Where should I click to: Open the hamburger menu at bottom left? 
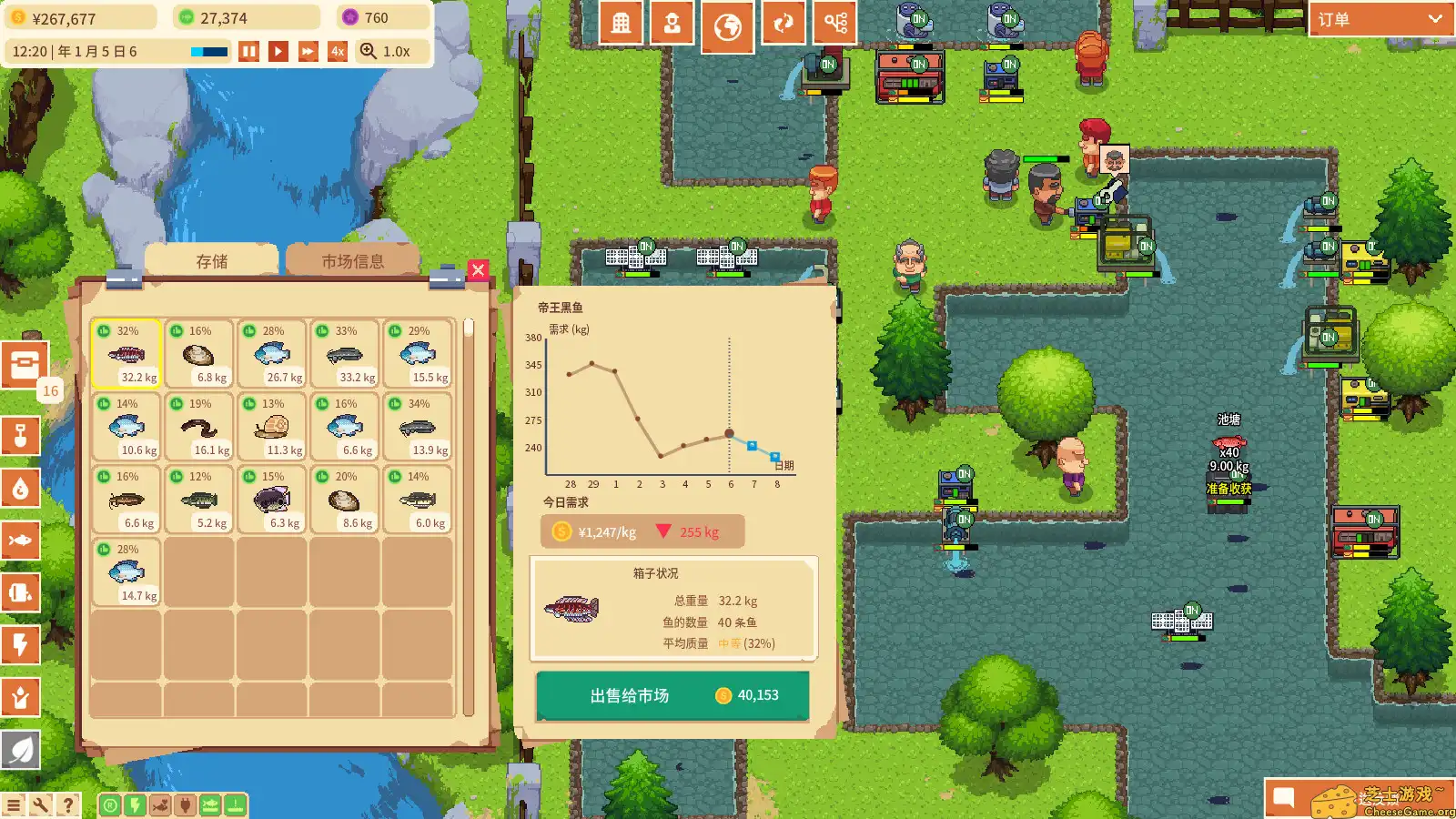[x=13, y=804]
